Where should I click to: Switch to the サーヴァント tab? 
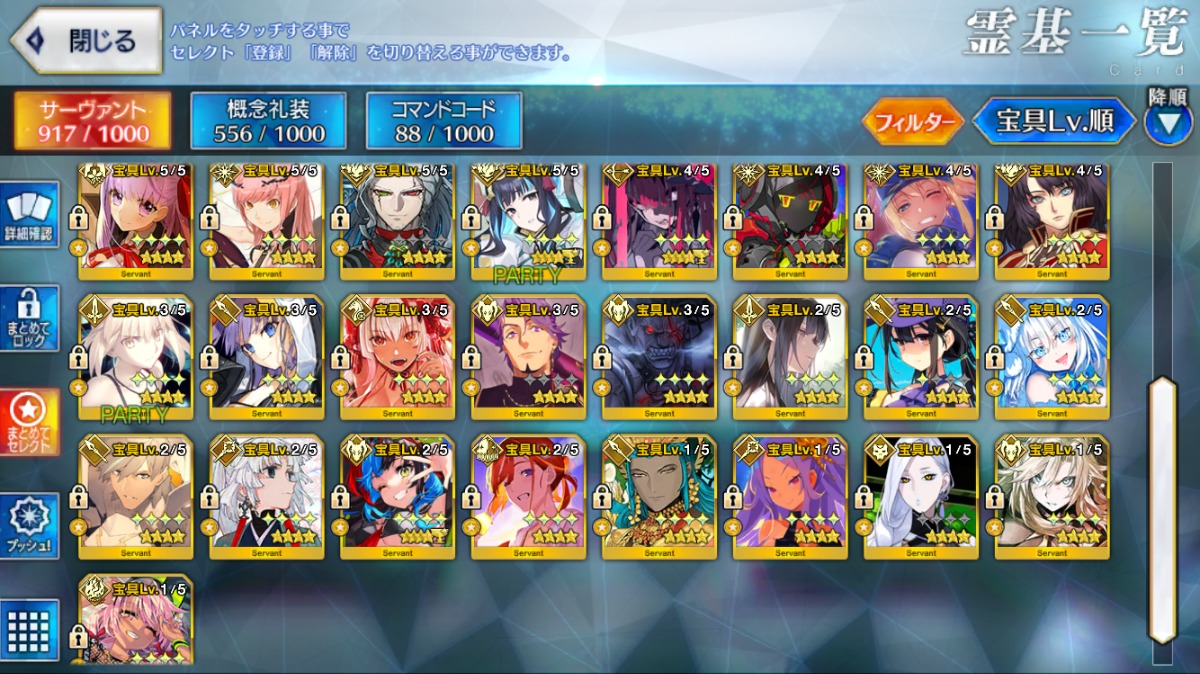(92, 121)
